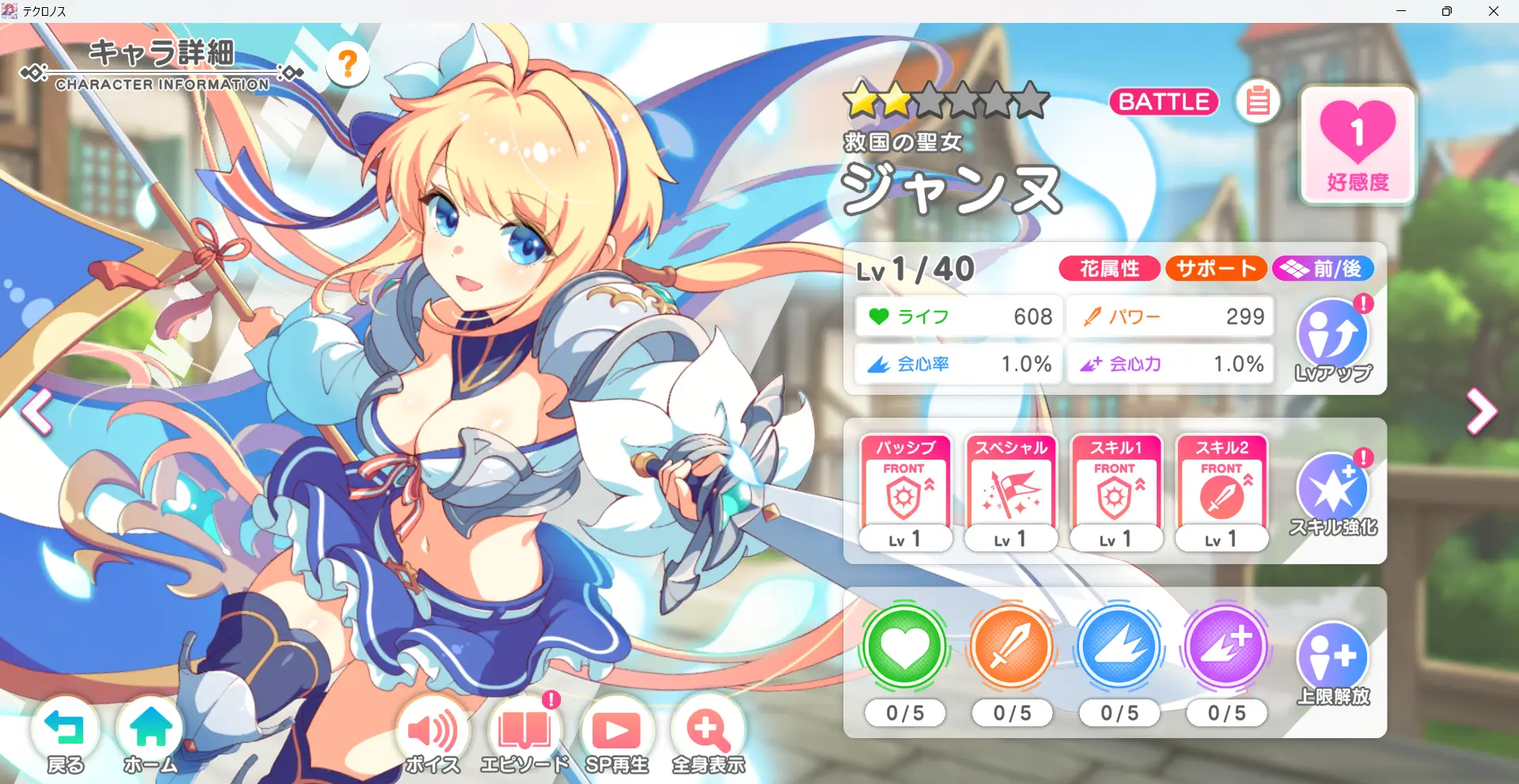Select the スキル2 sword skill card
The image size is (1519, 784).
[1222, 492]
